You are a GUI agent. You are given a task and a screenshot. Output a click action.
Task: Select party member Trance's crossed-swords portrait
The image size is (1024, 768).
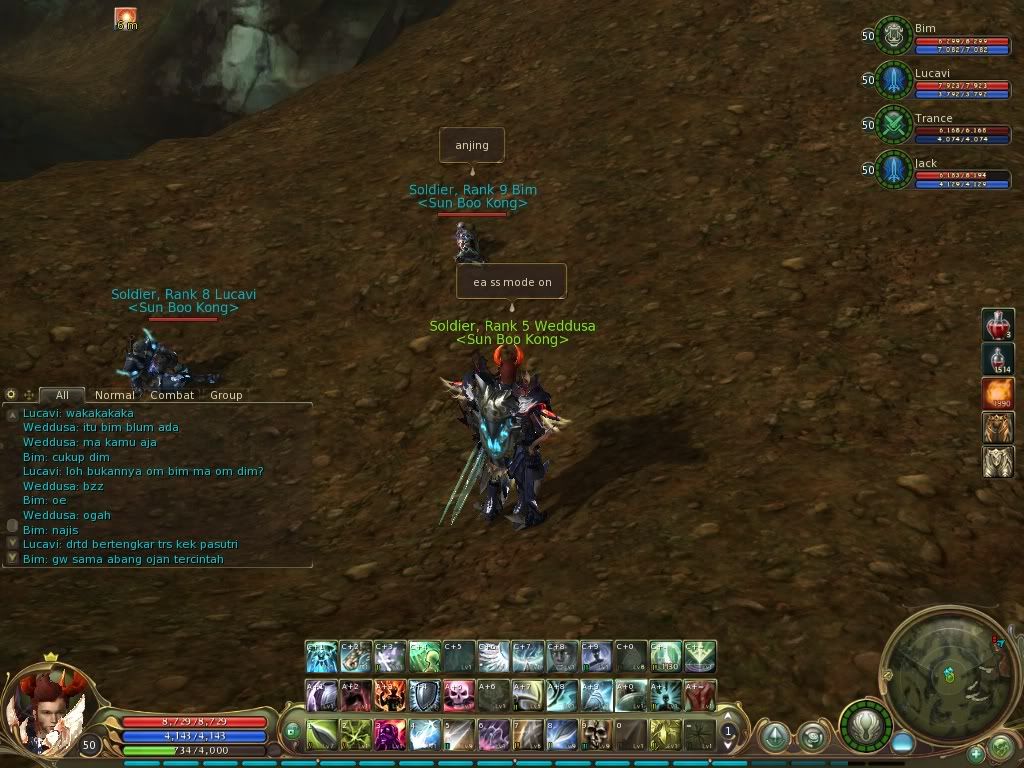click(x=893, y=125)
